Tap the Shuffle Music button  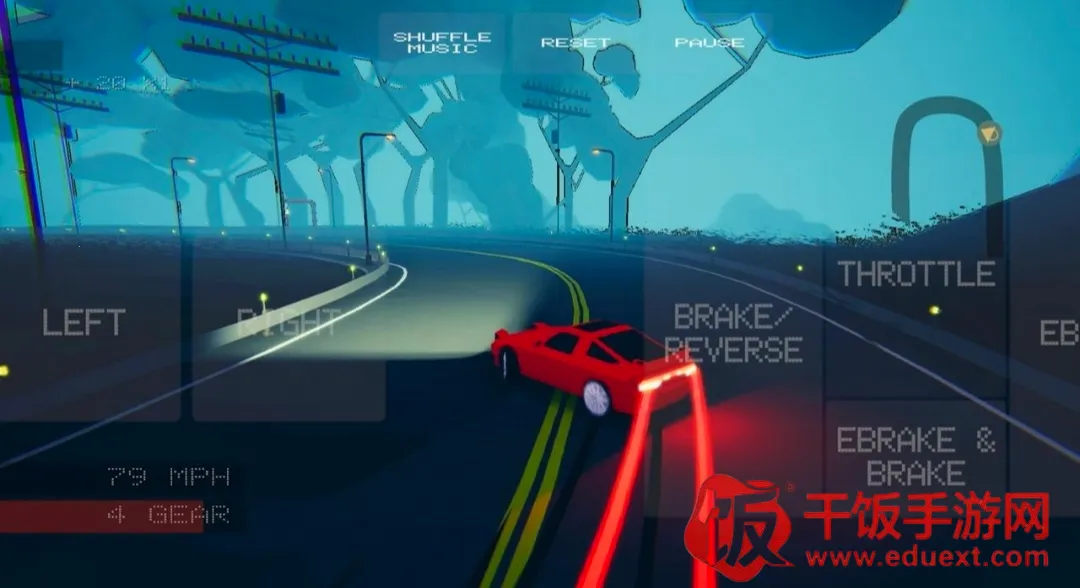click(442, 42)
